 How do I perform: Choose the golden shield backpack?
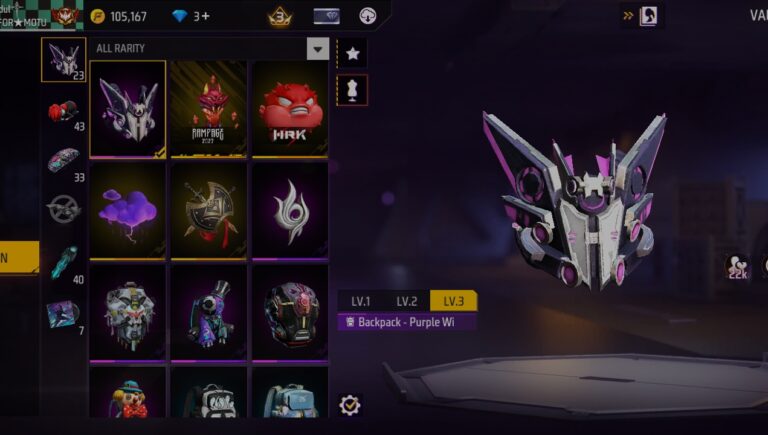[x=210, y=210]
